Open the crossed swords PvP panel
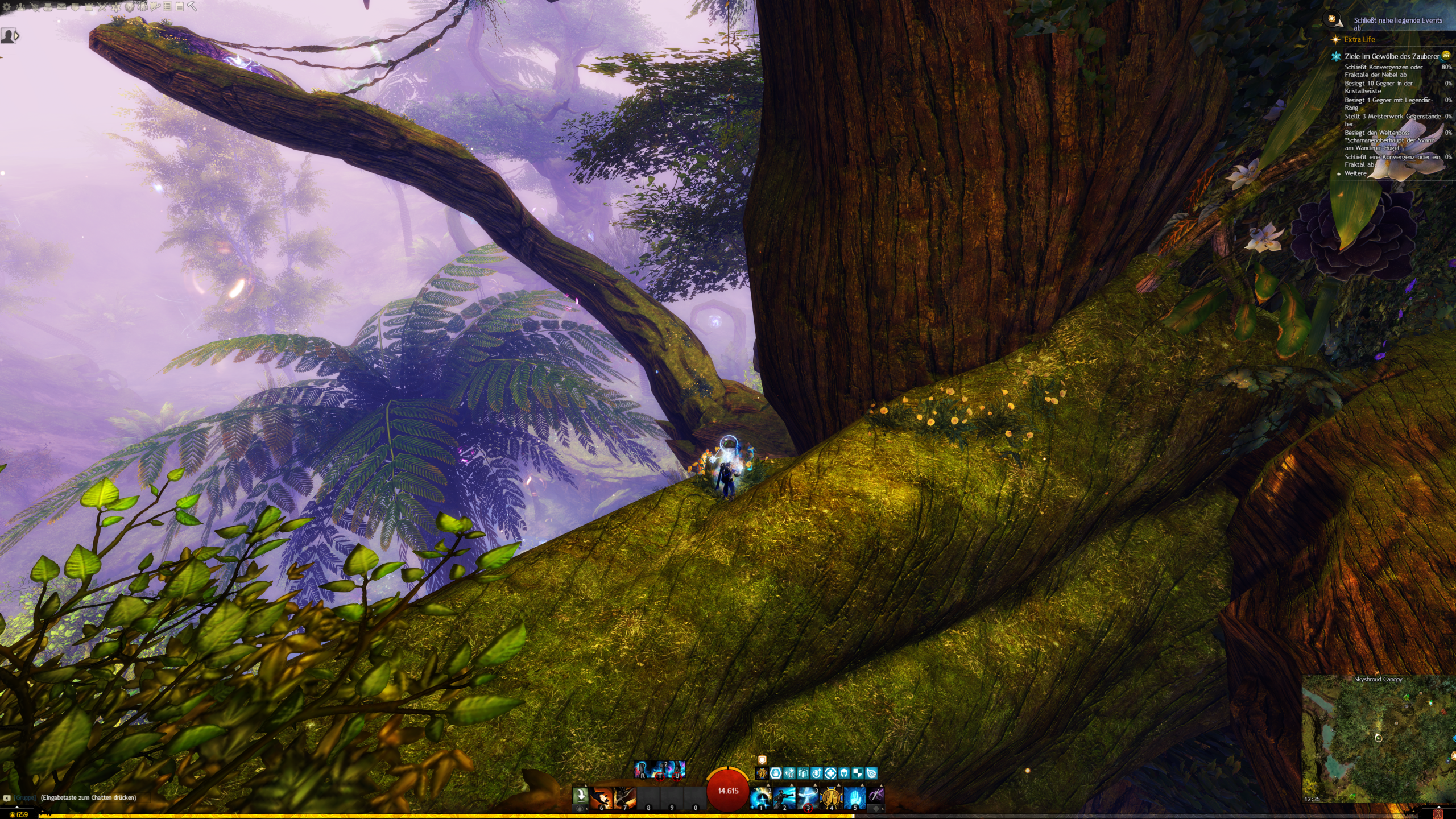This screenshot has height=819, width=1456. pos(102,7)
